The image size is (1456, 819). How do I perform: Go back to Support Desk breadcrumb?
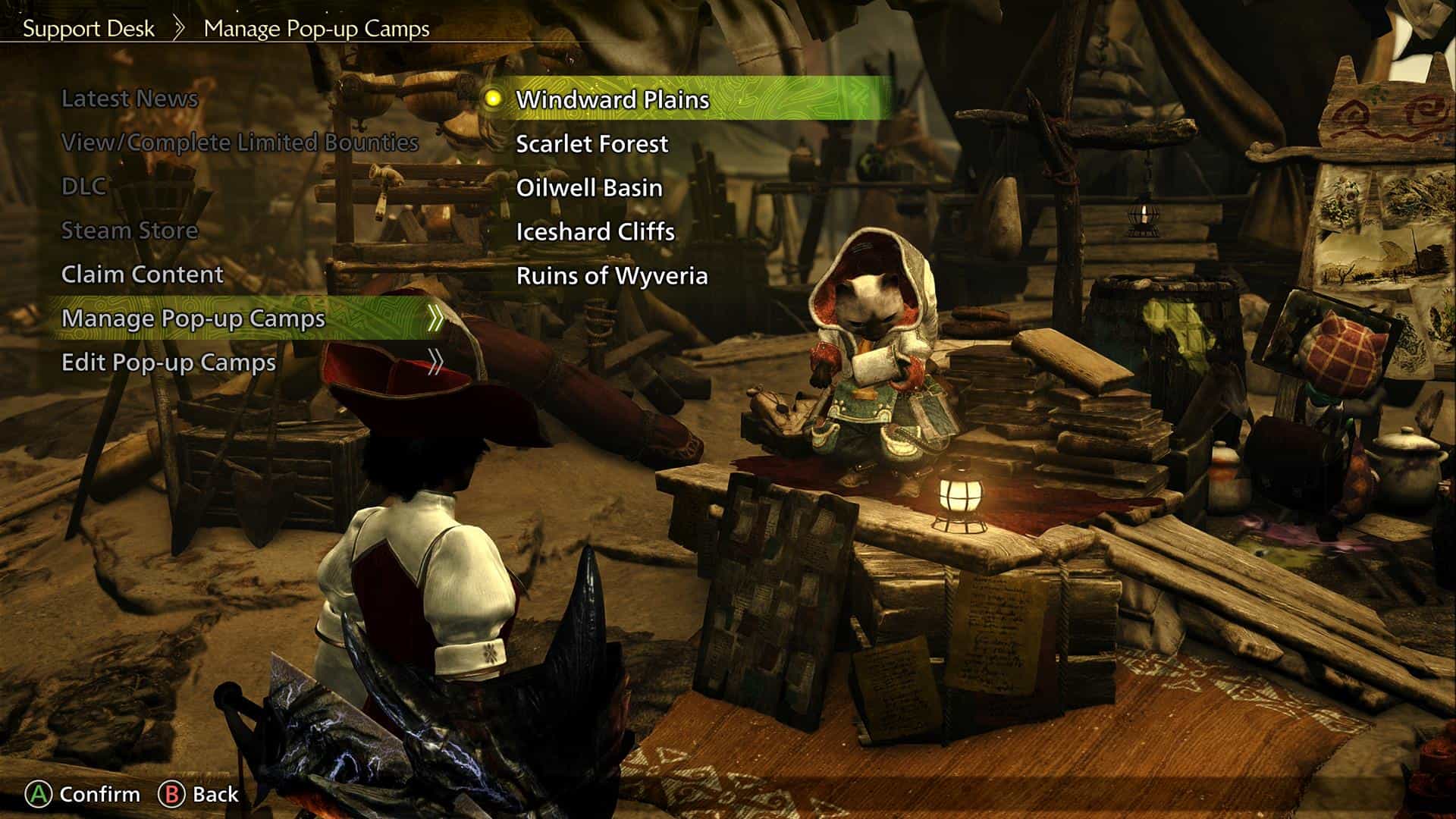[x=88, y=29]
